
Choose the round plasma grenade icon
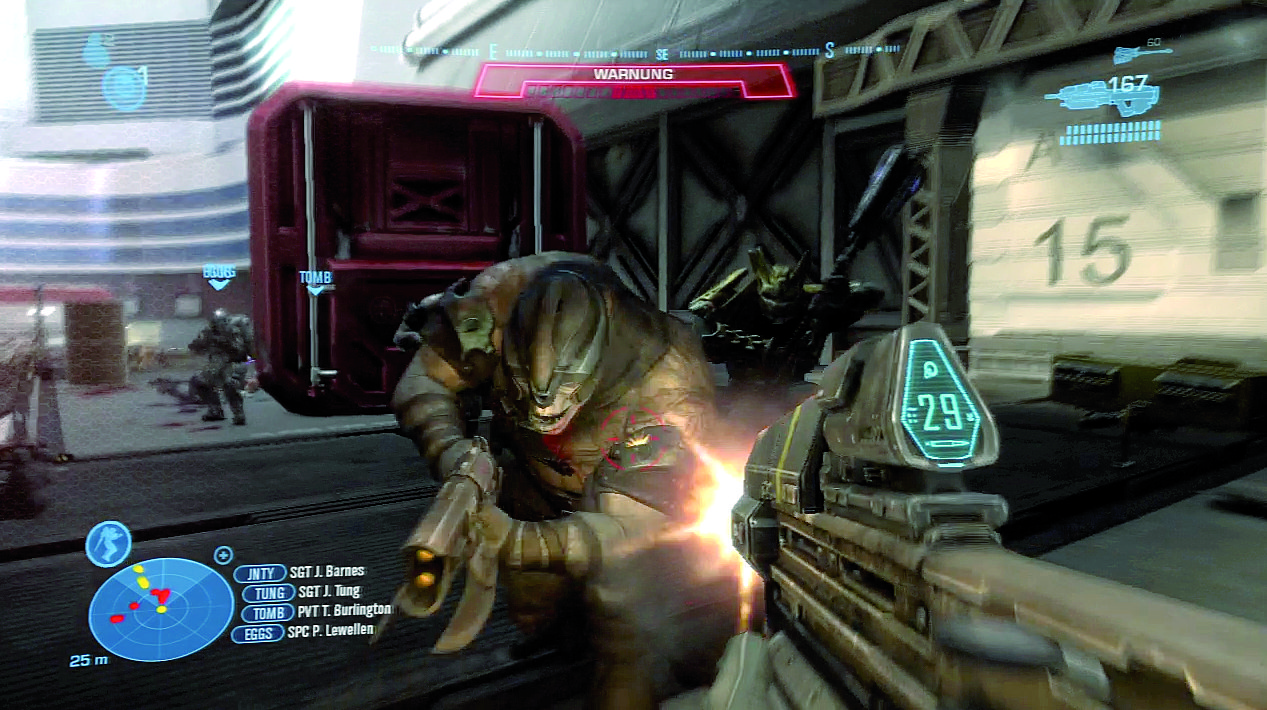(x=125, y=88)
